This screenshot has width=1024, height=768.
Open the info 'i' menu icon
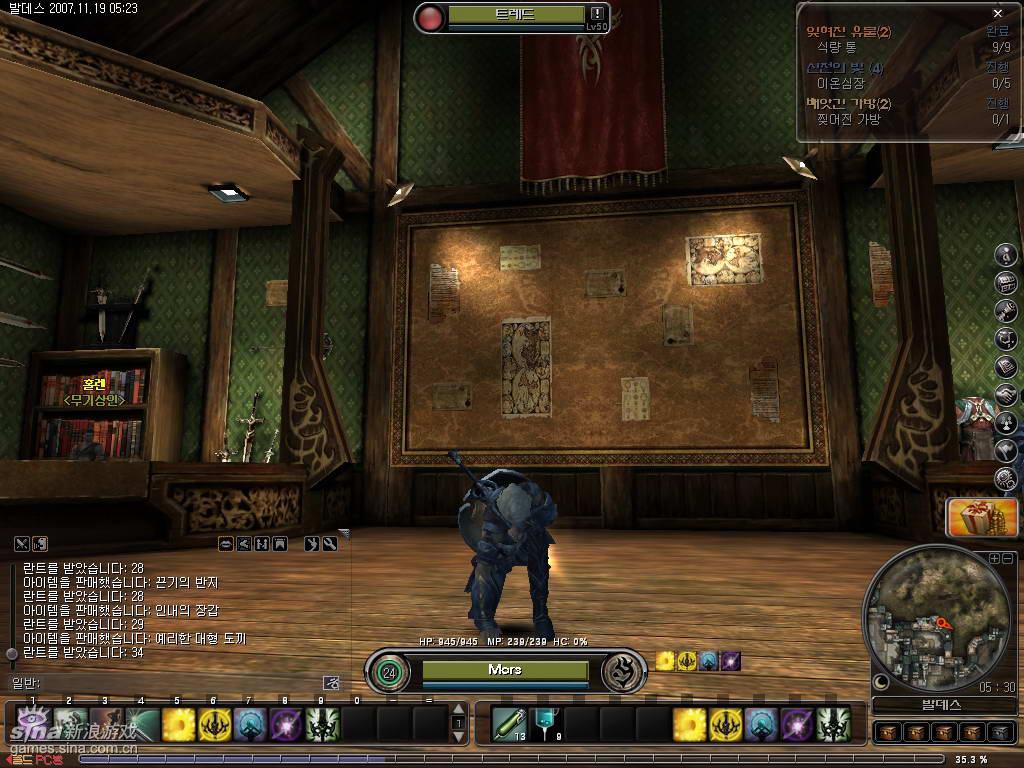click(1005, 255)
